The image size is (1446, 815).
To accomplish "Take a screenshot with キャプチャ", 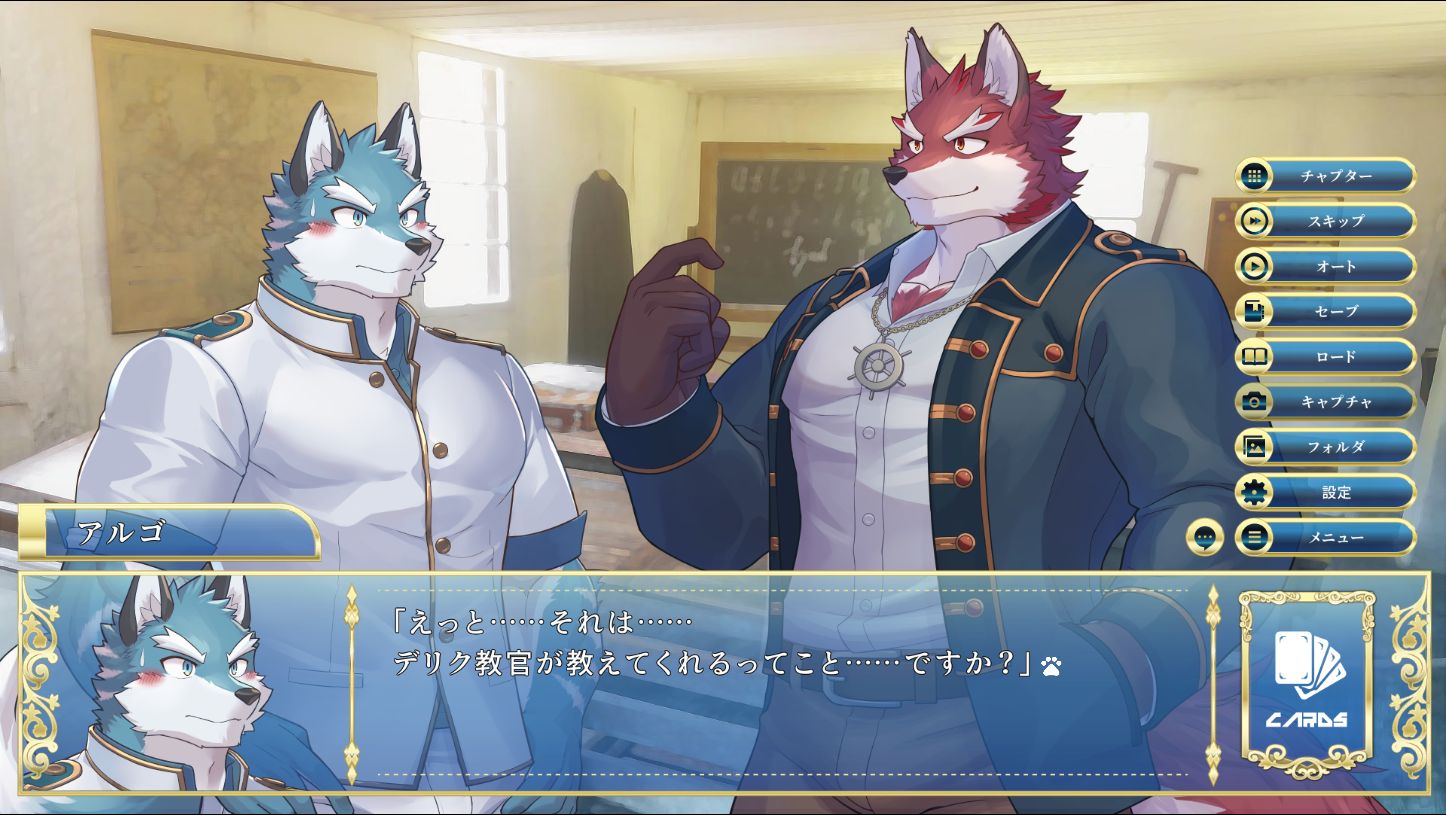I will tap(1325, 401).
